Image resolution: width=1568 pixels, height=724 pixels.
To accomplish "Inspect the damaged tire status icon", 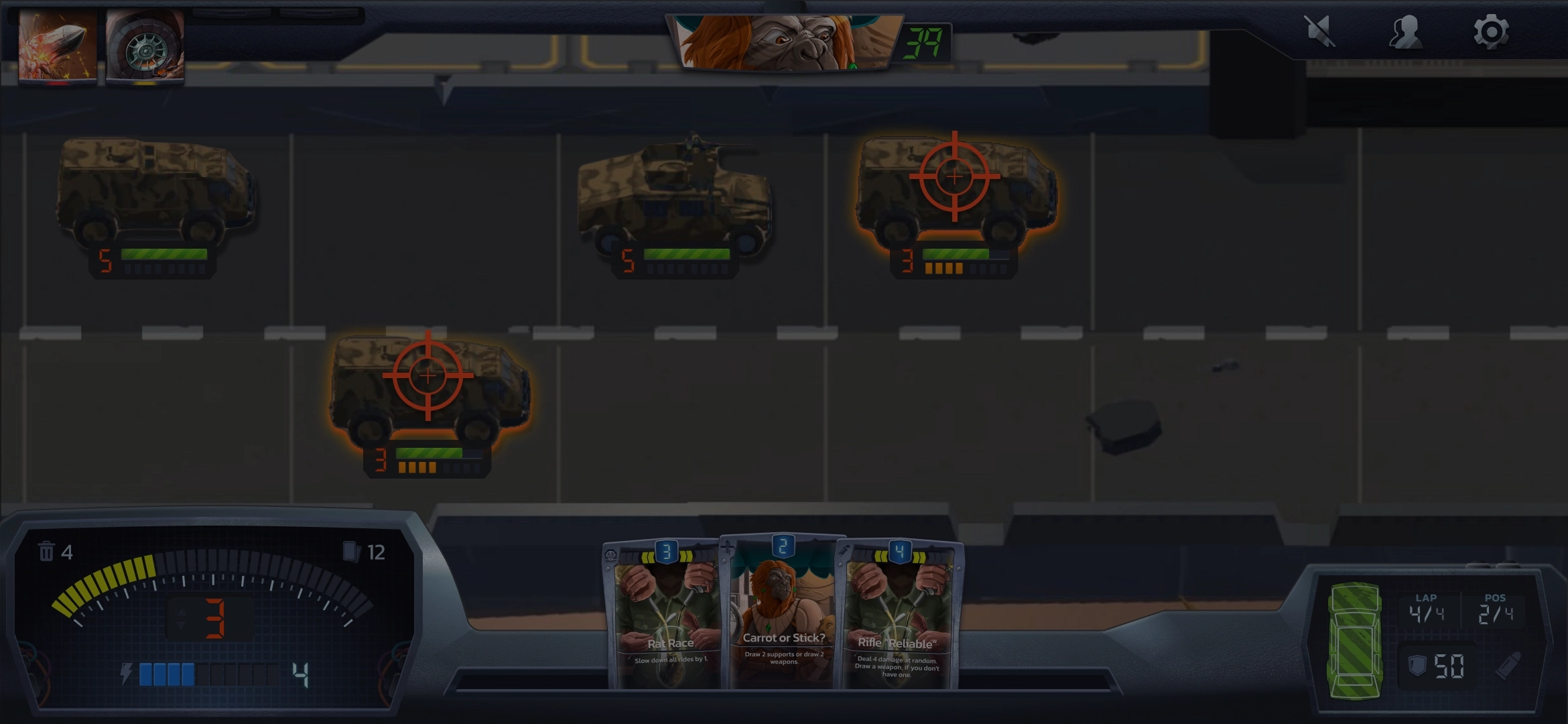I will pyautogui.click(x=145, y=47).
